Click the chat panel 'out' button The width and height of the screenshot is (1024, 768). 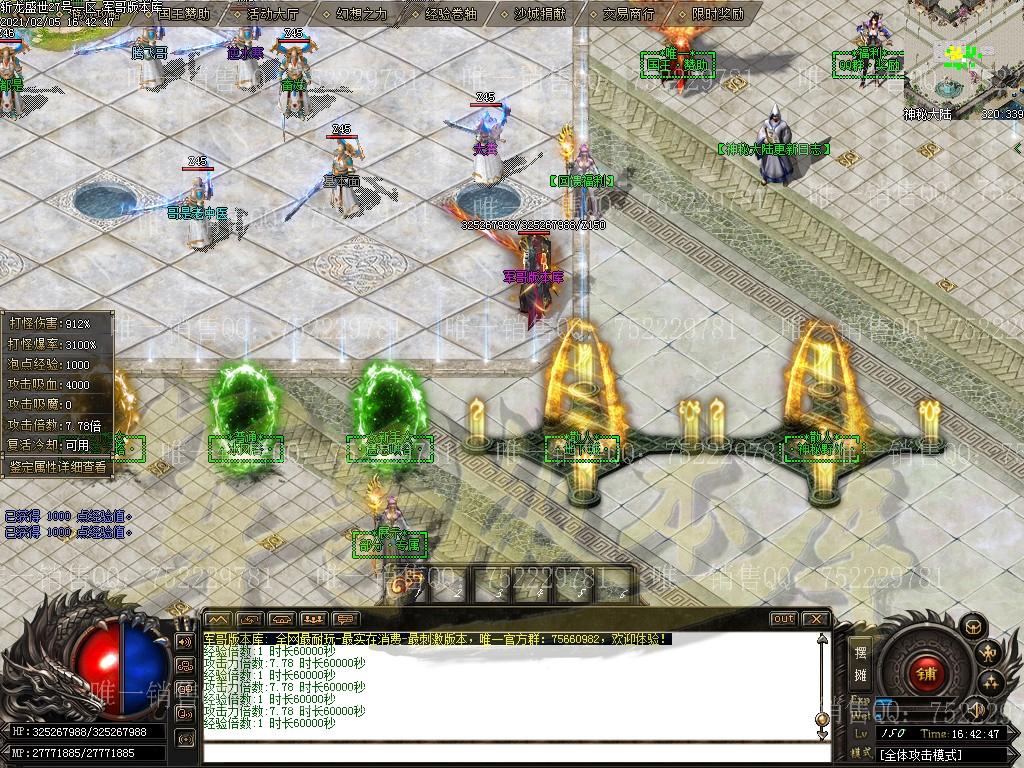coord(784,619)
